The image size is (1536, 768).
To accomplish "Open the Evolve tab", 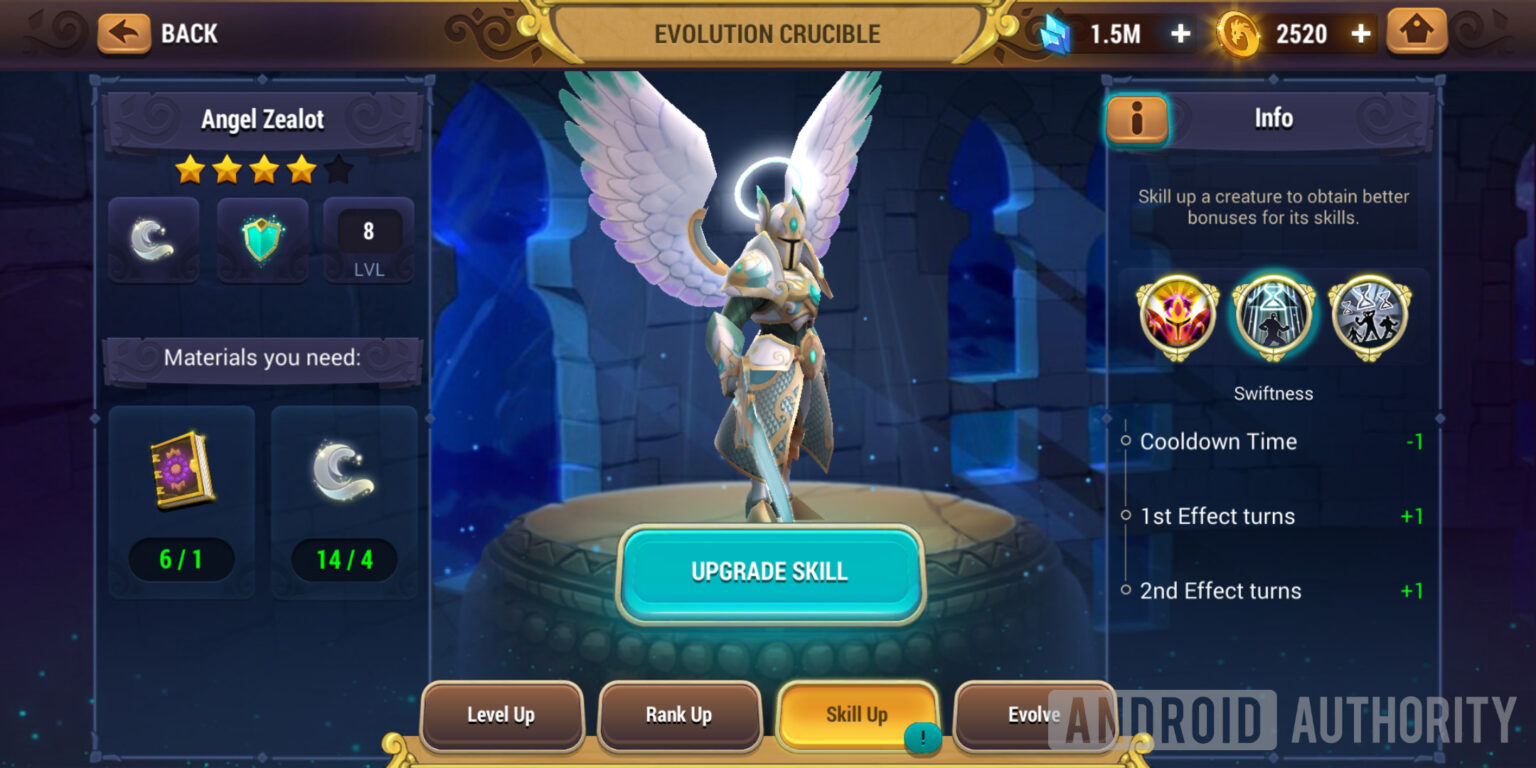I will point(1037,715).
